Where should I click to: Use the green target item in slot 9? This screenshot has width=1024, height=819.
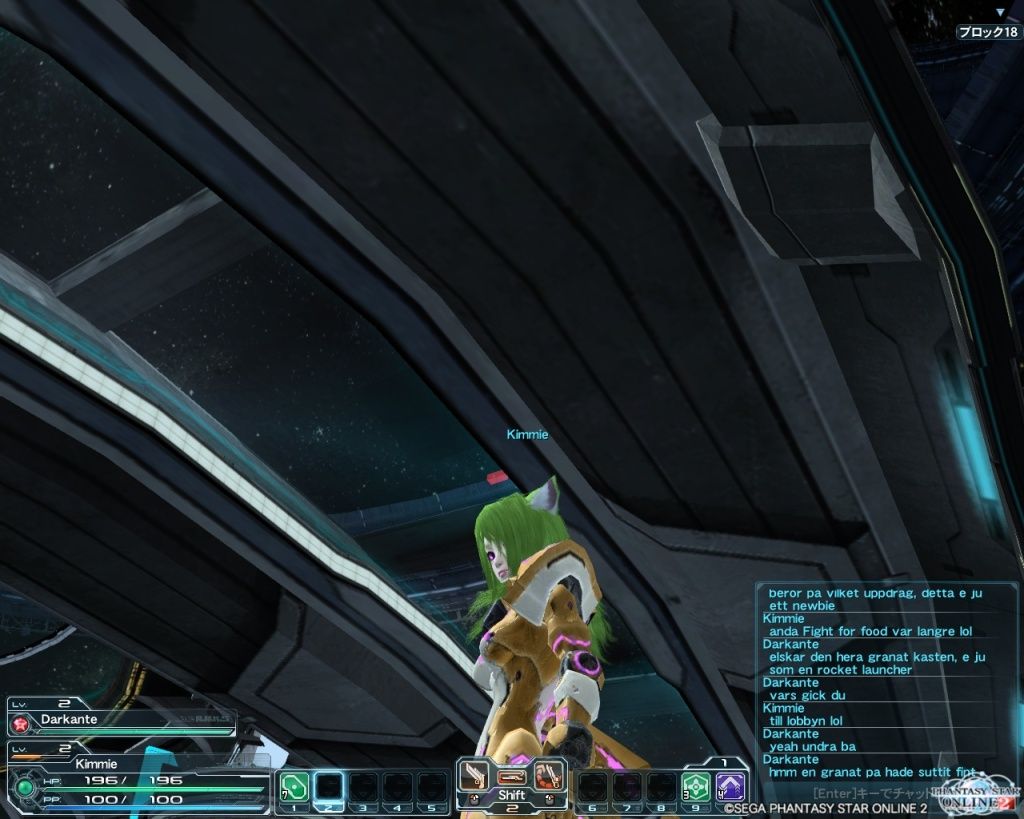point(696,786)
